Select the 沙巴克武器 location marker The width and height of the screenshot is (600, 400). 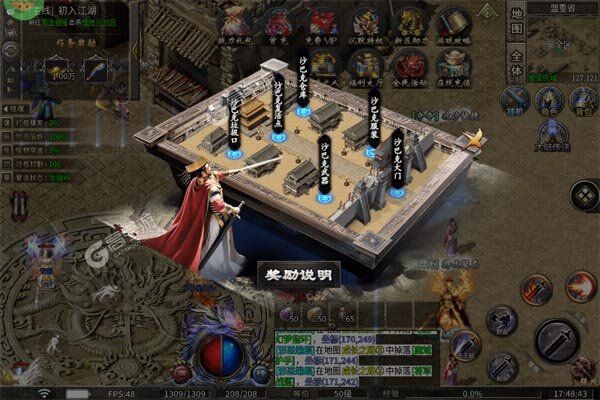[325, 196]
